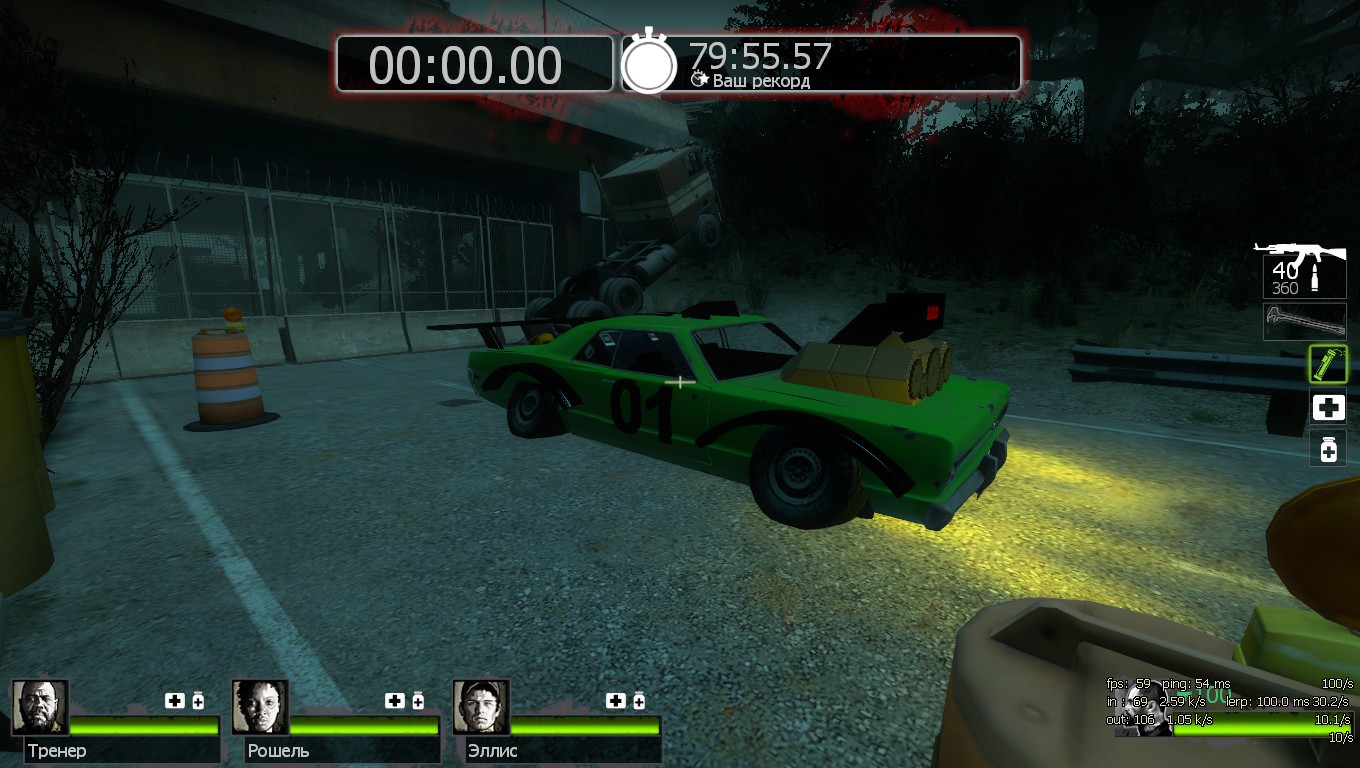
Task: Click Рошель's teammate portrait
Action: pos(260,707)
